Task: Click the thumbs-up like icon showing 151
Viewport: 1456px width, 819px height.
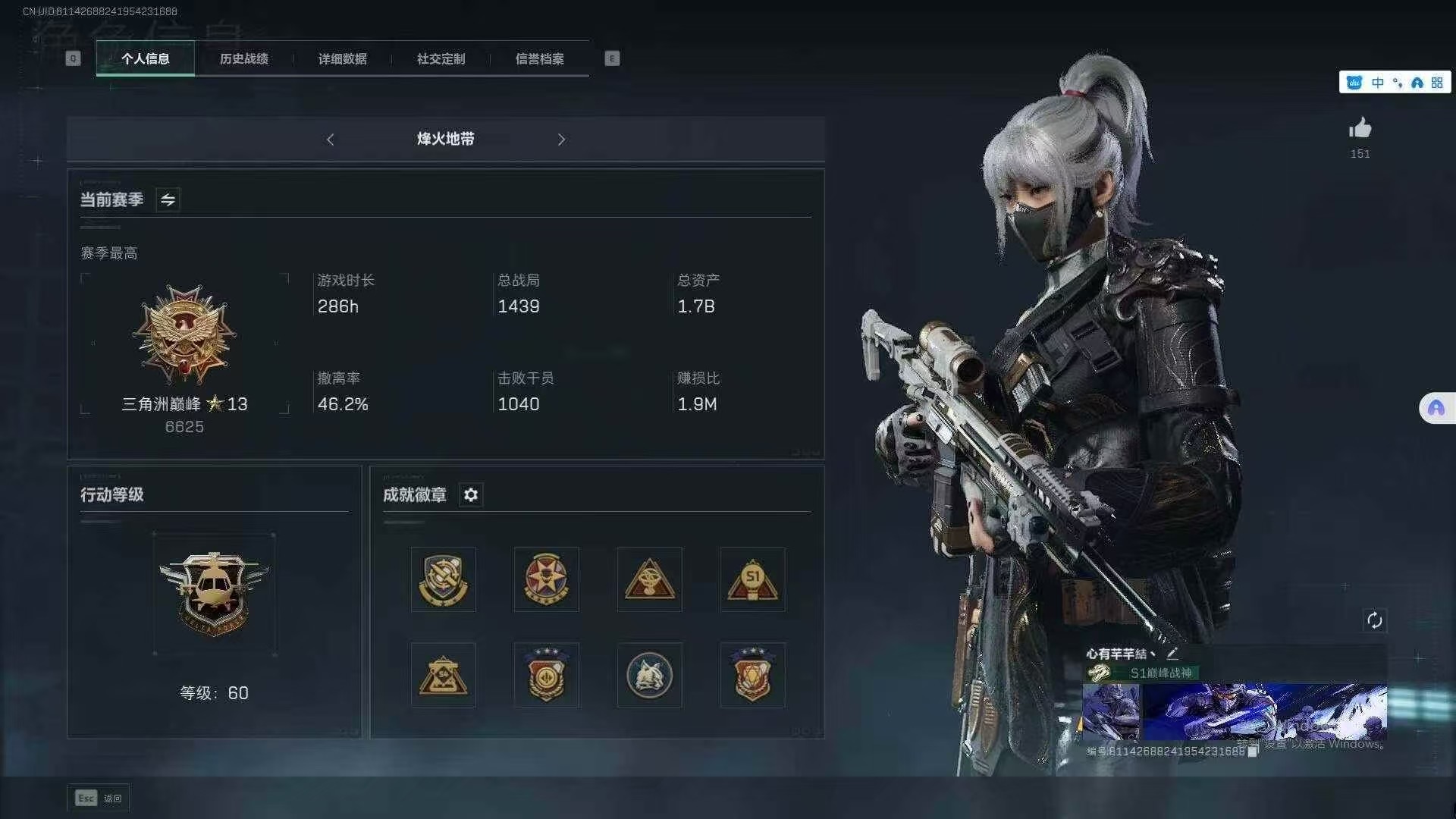Action: 1360,129
